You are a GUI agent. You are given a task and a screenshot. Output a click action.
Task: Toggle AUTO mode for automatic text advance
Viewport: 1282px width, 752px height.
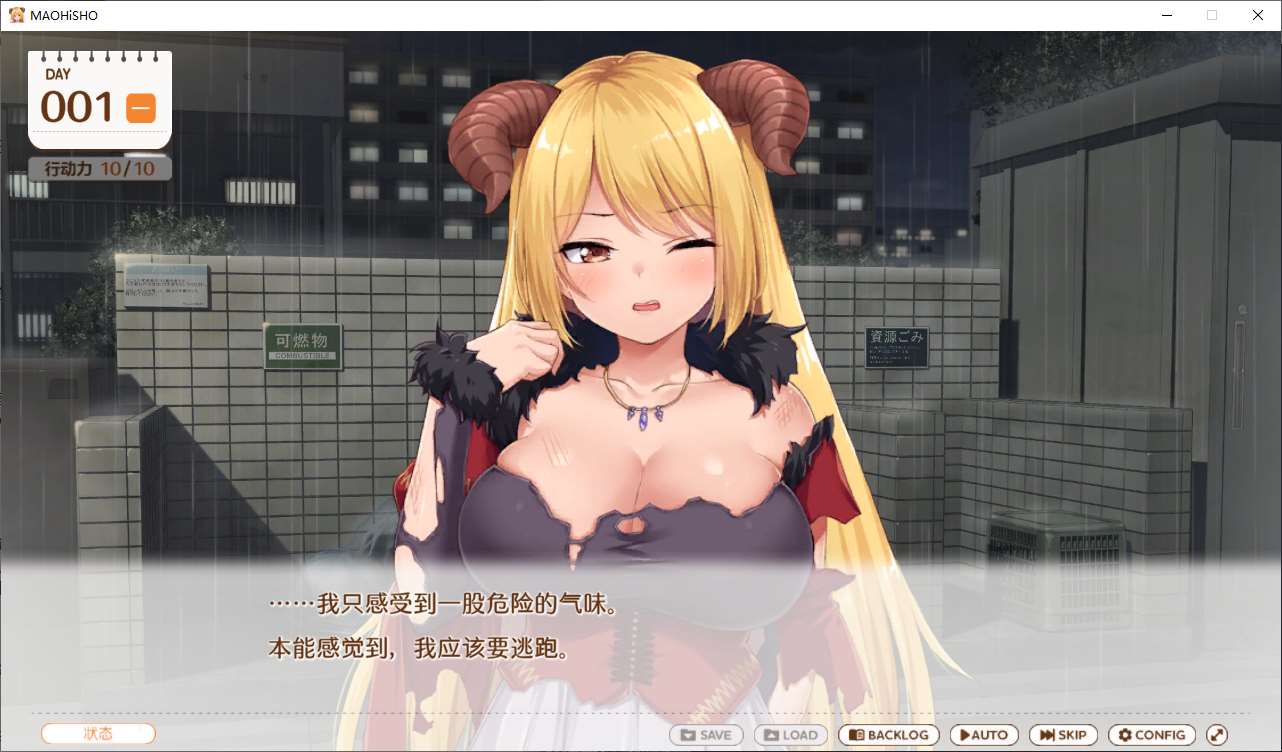point(984,734)
